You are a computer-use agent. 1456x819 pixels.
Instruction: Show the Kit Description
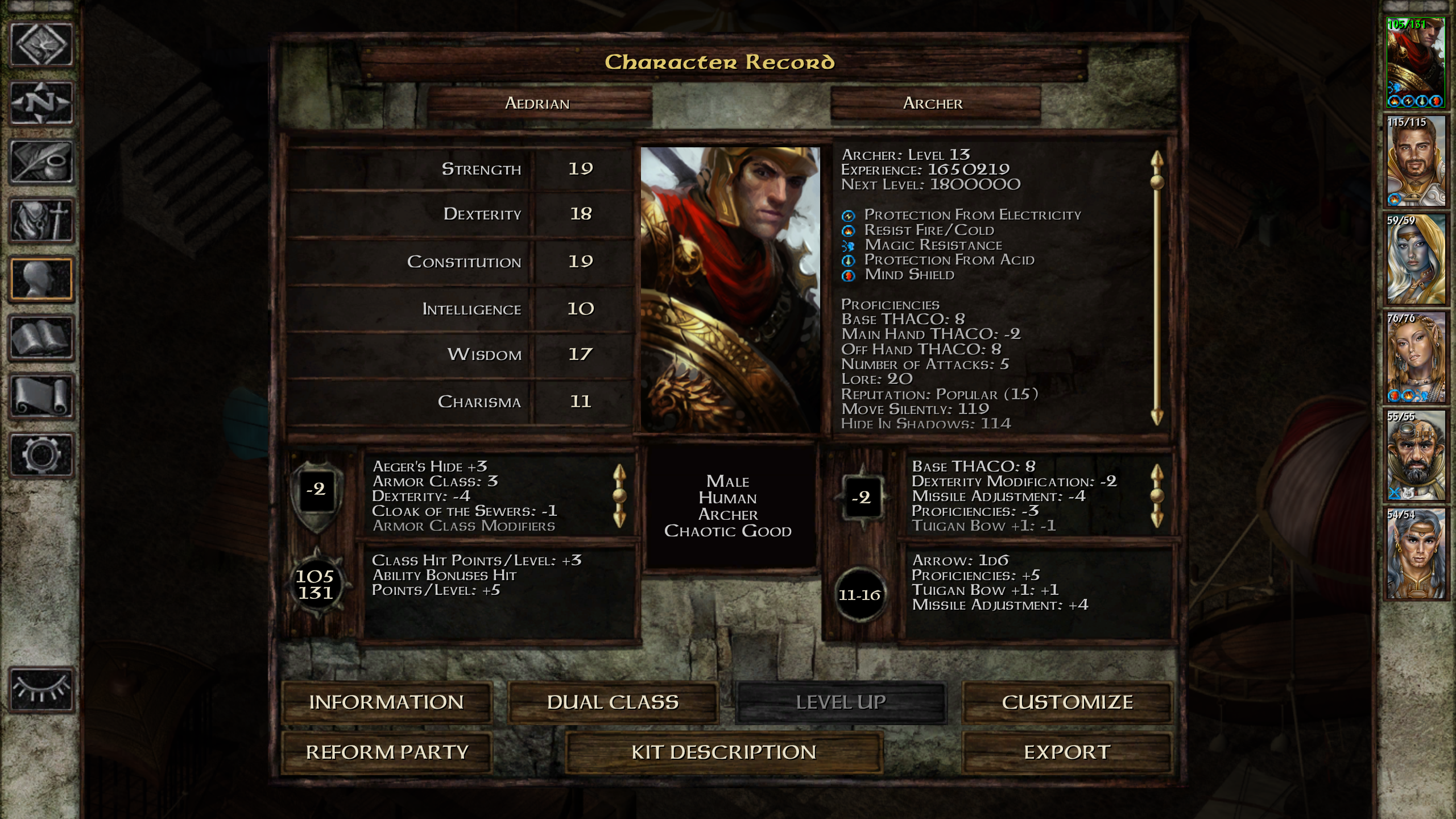(723, 752)
